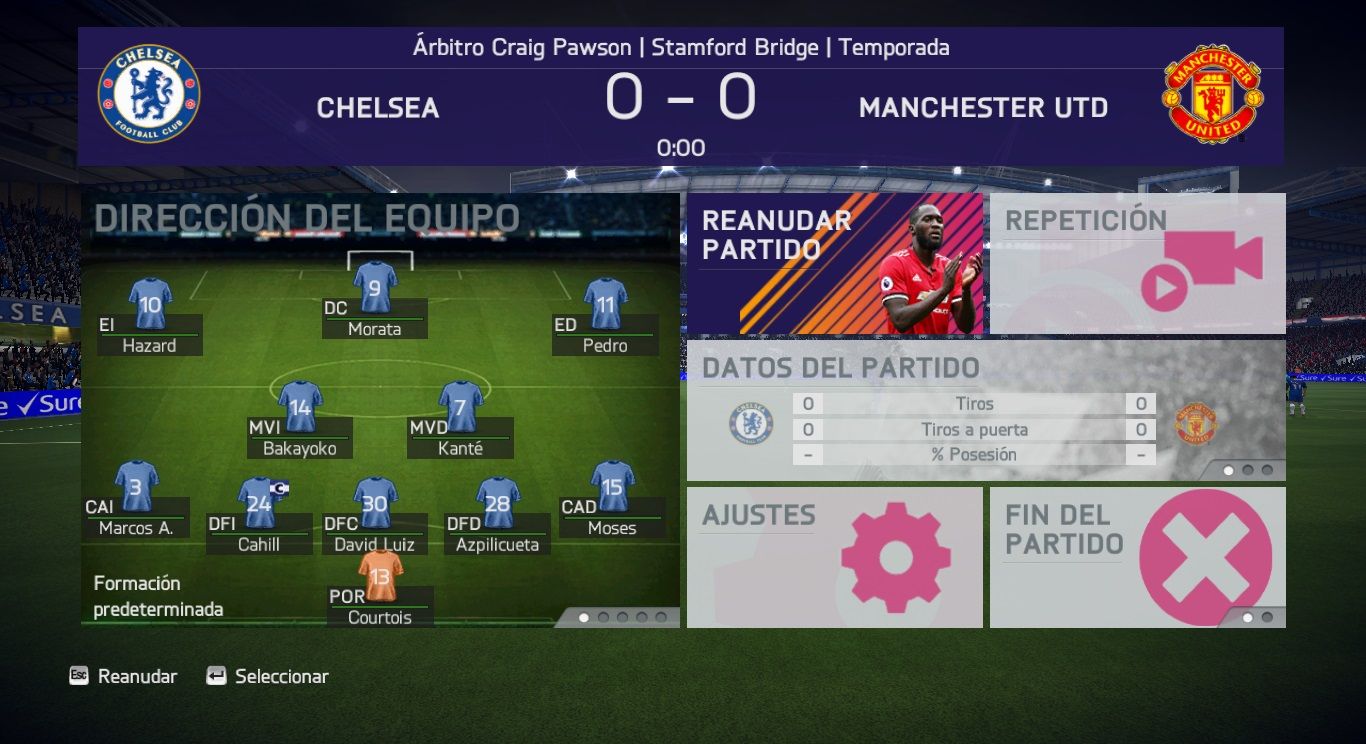Select Hazard's number 10 shirt
This screenshot has width=1366, height=744.
click(x=150, y=304)
